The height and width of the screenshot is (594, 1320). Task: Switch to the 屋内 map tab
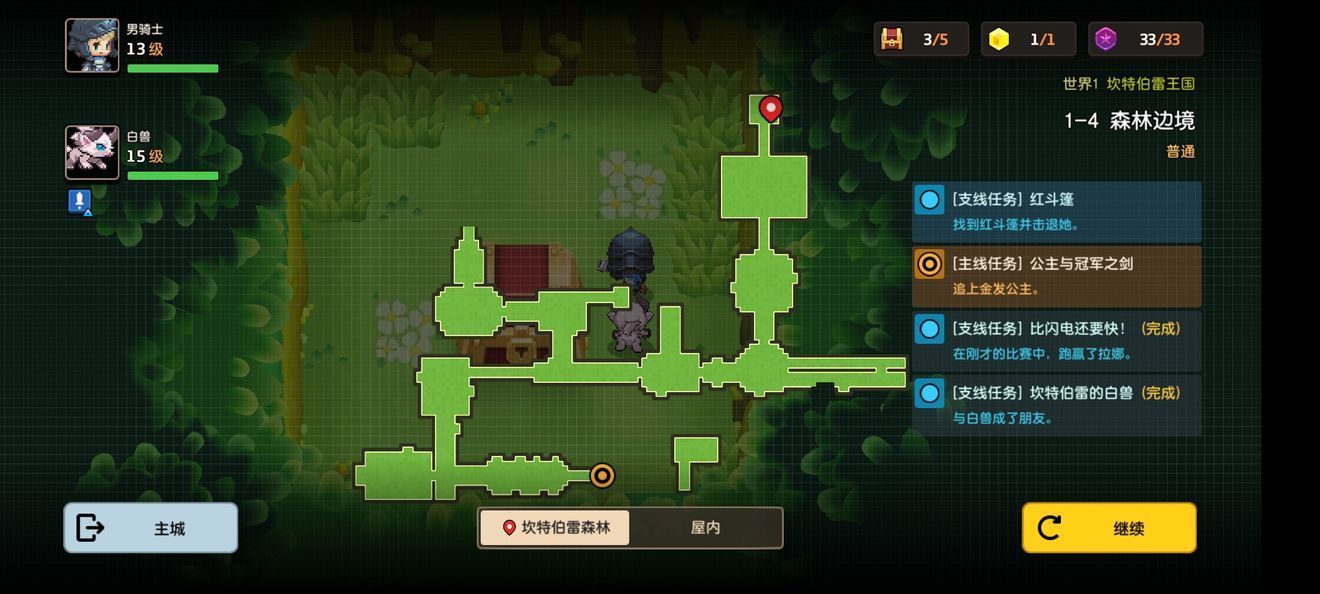[x=705, y=527]
